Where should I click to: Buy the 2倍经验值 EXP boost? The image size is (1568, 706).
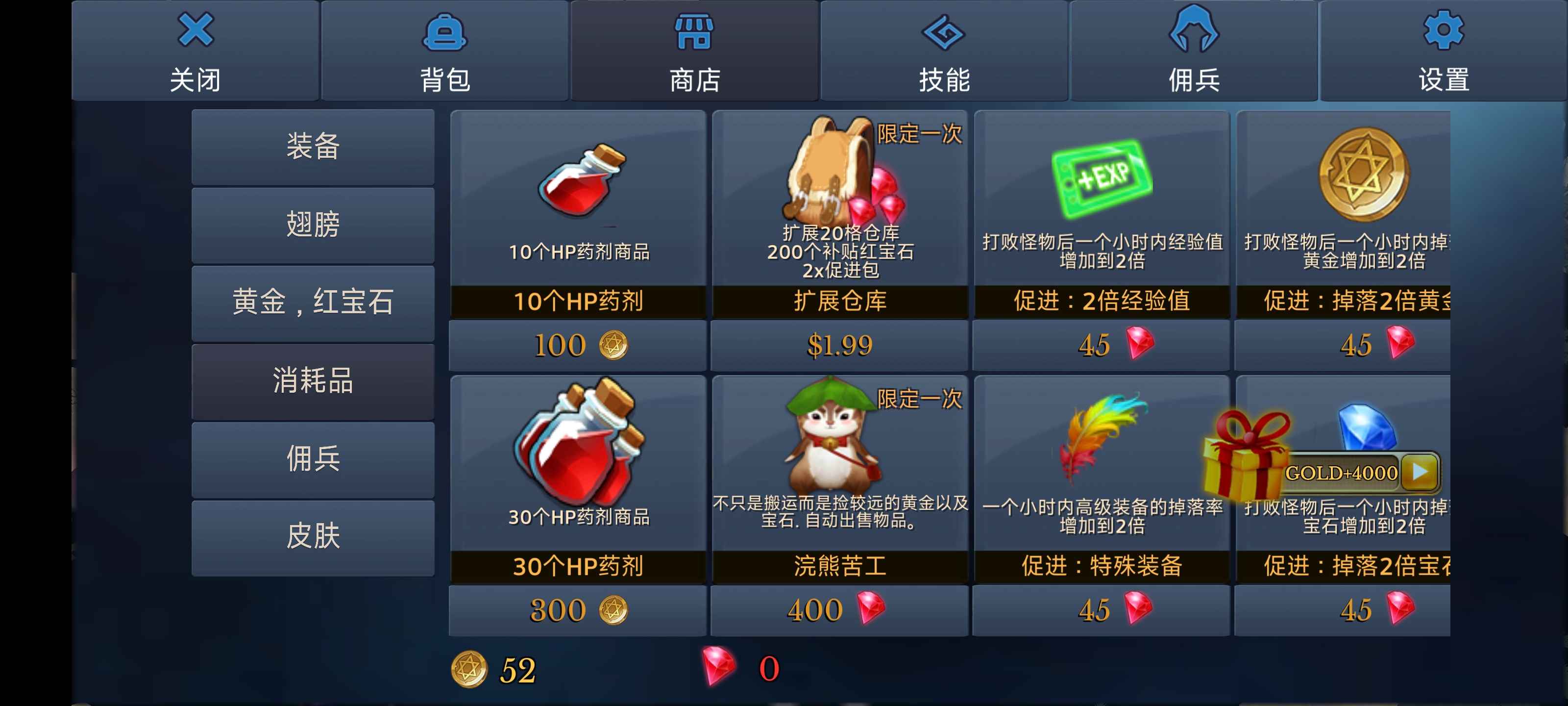click(1101, 345)
